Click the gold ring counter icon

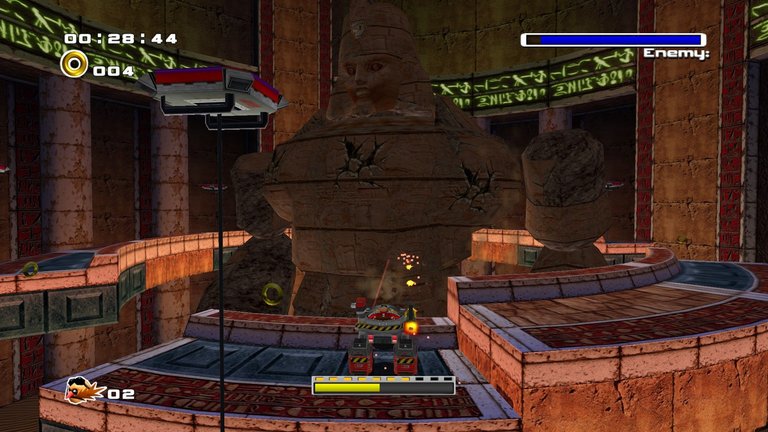click(x=74, y=65)
